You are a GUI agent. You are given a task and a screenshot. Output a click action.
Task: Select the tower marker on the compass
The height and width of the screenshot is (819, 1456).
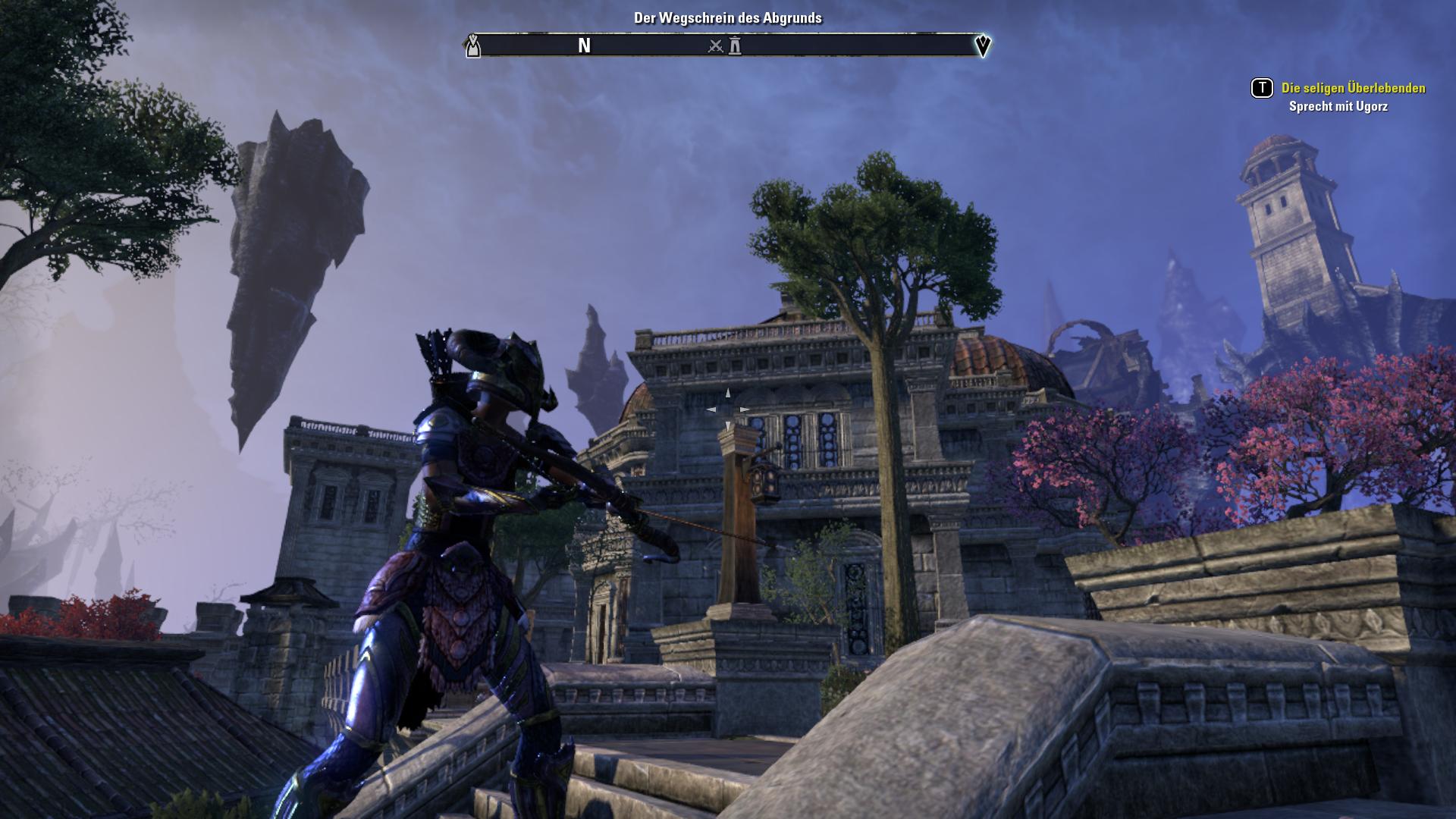click(735, 46)
